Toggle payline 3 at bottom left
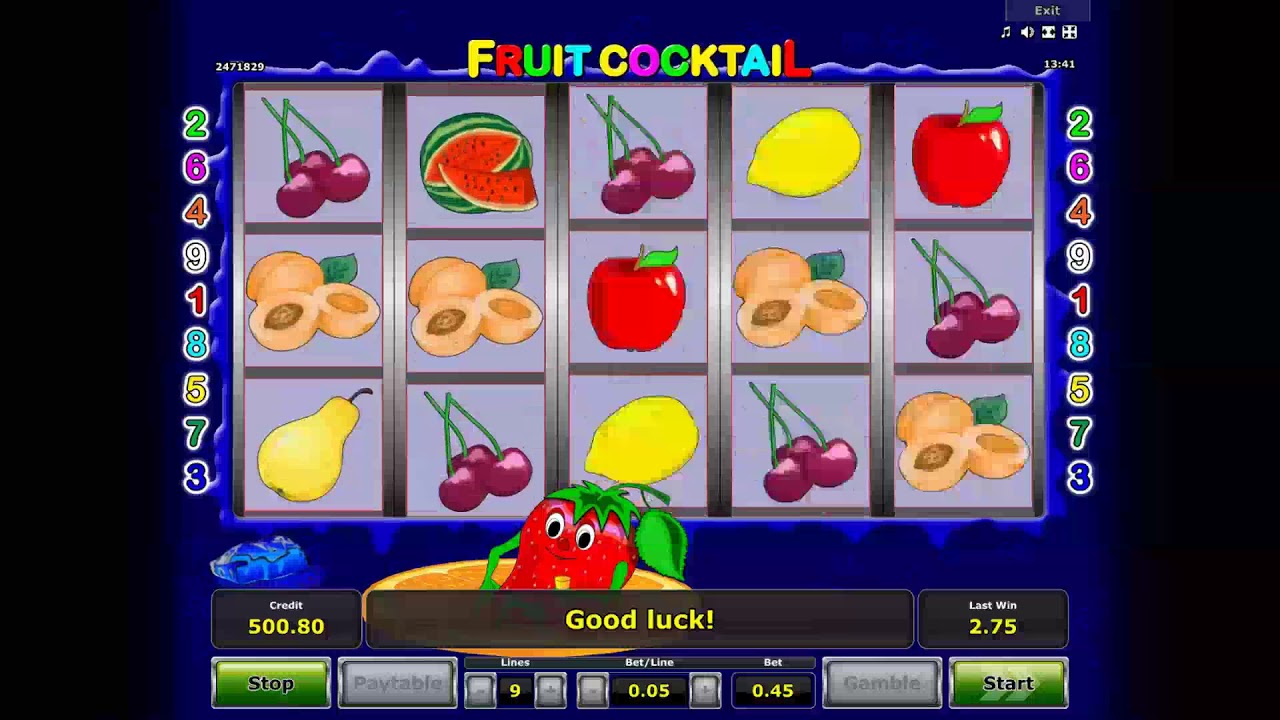 [x=196, y=479]
